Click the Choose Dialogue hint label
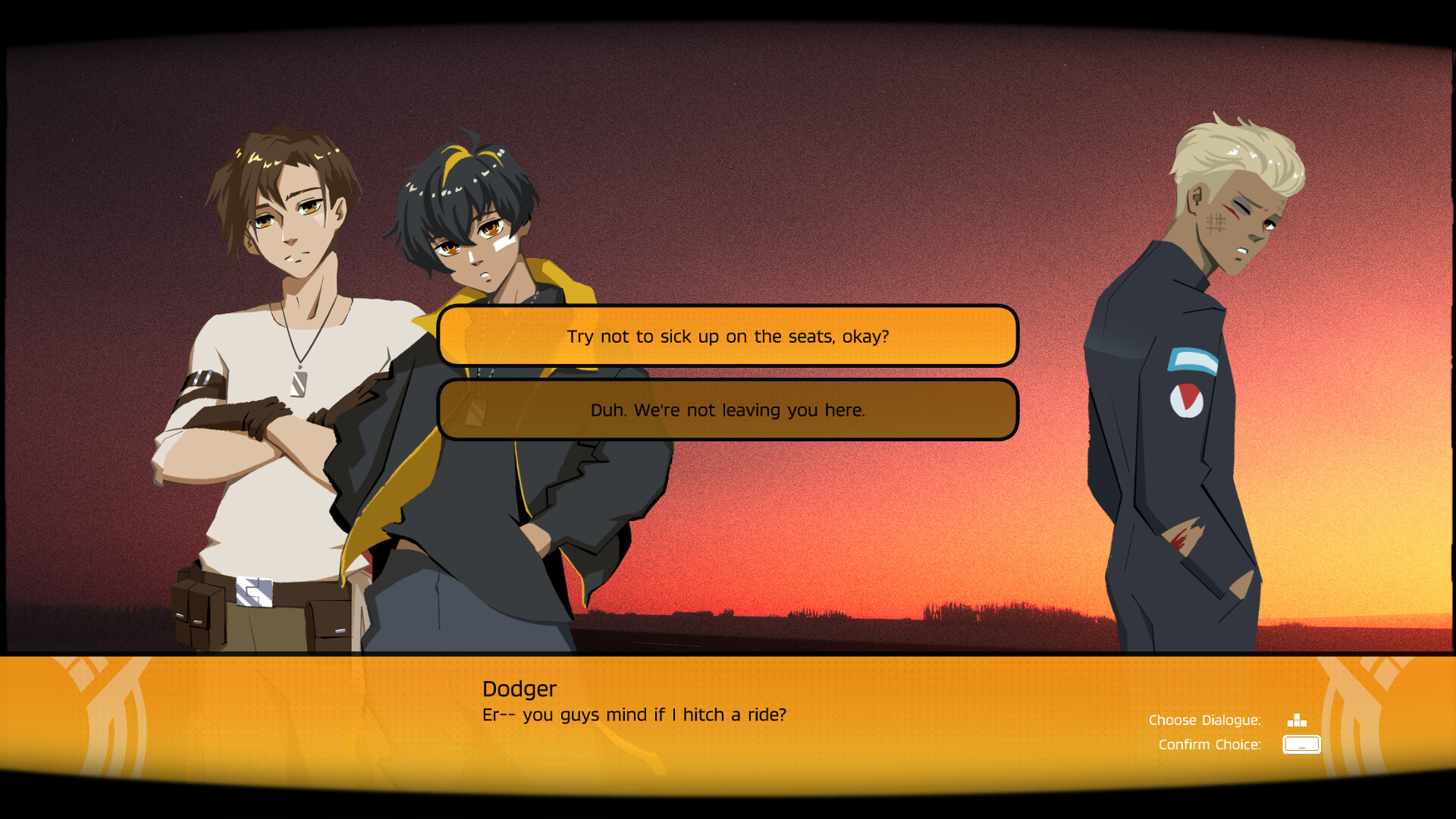The height and width of the screenshot is (819, 1456). (1205, 720)
